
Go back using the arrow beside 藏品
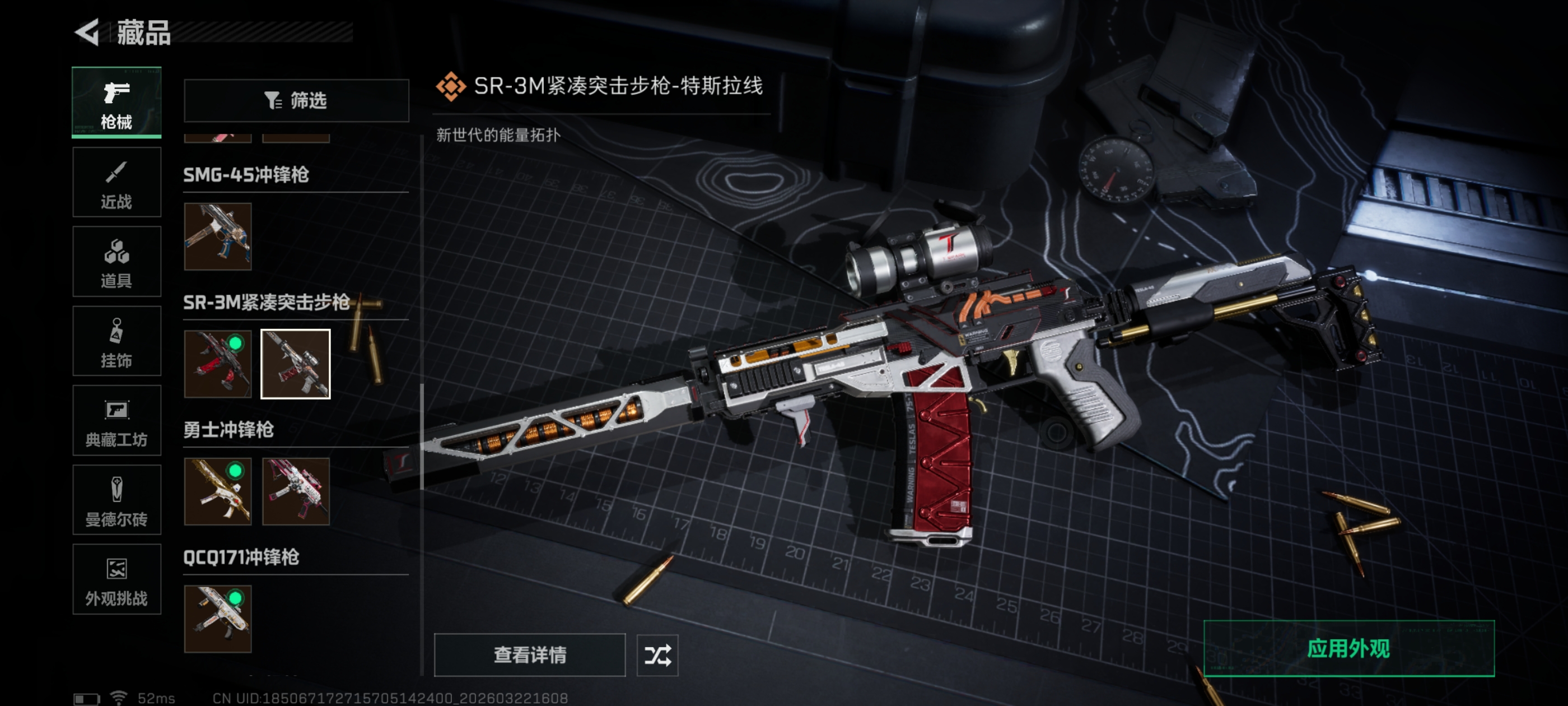[x=87, y=32]
